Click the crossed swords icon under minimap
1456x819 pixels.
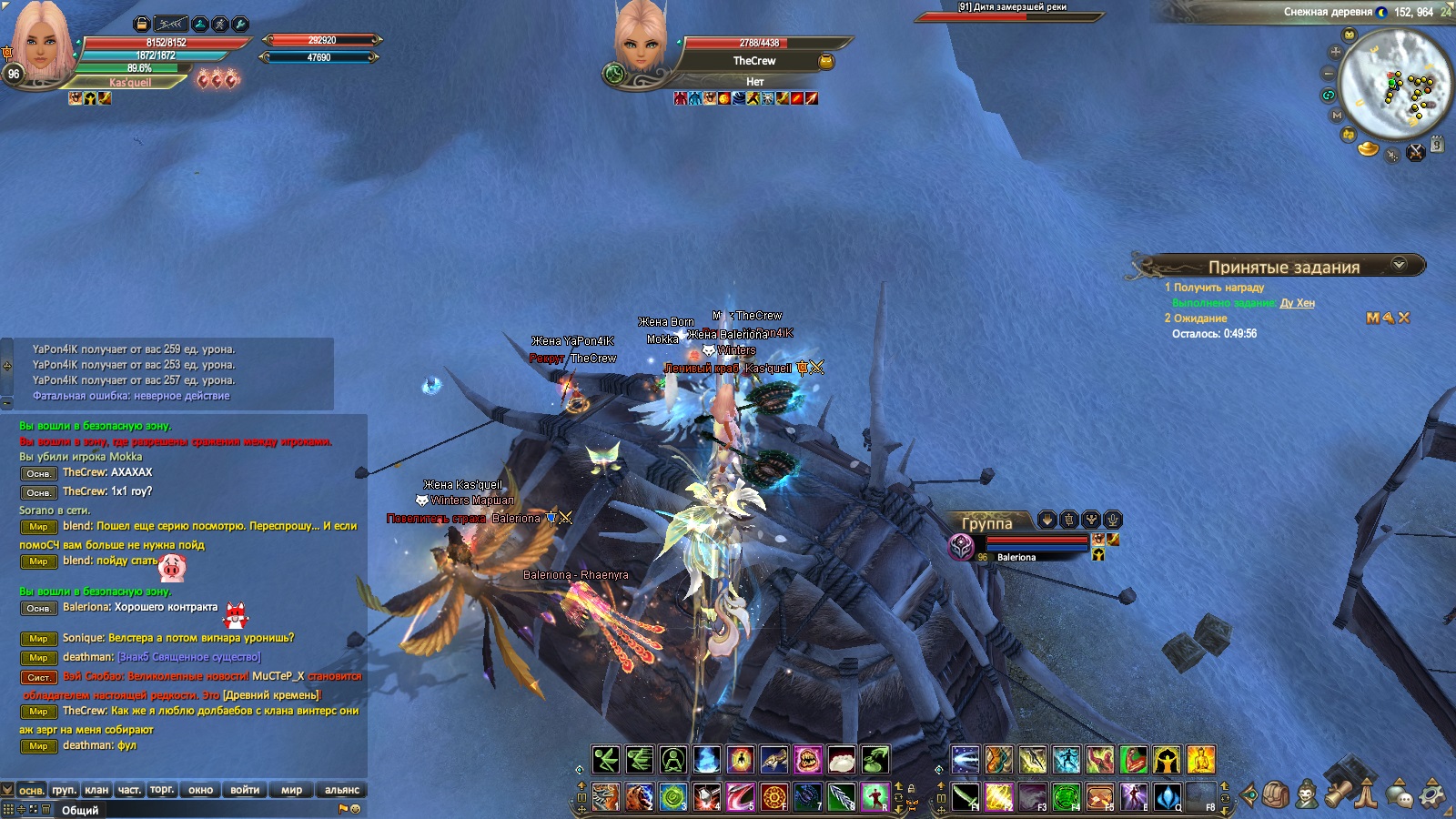(1416, 153)
